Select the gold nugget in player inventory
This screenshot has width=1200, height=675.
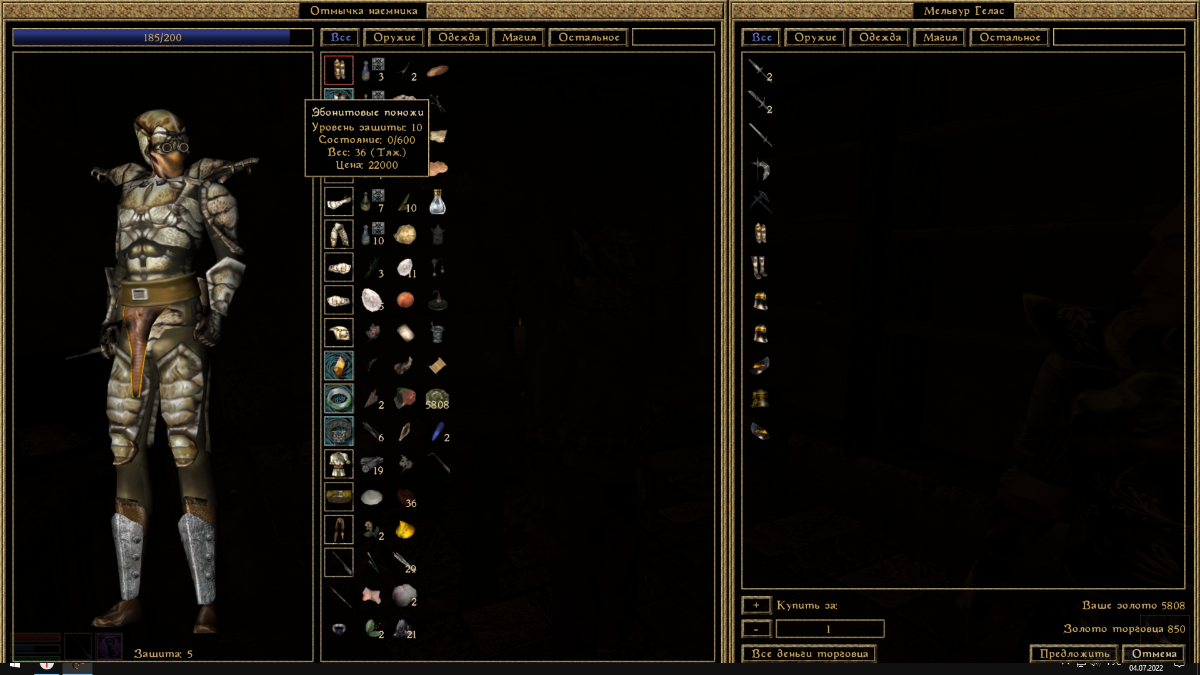(404, 529)
